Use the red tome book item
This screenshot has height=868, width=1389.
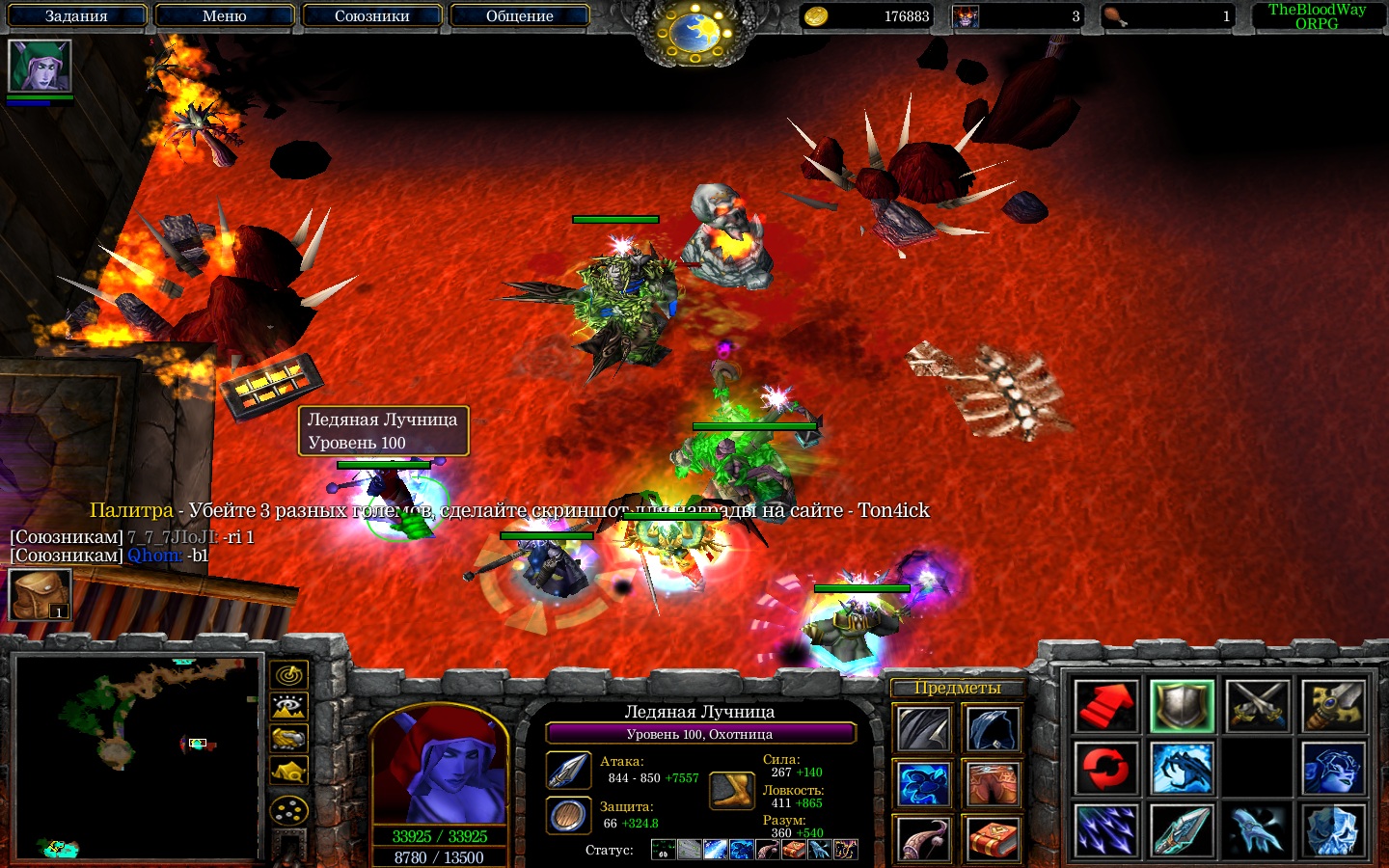pos(993,839)
